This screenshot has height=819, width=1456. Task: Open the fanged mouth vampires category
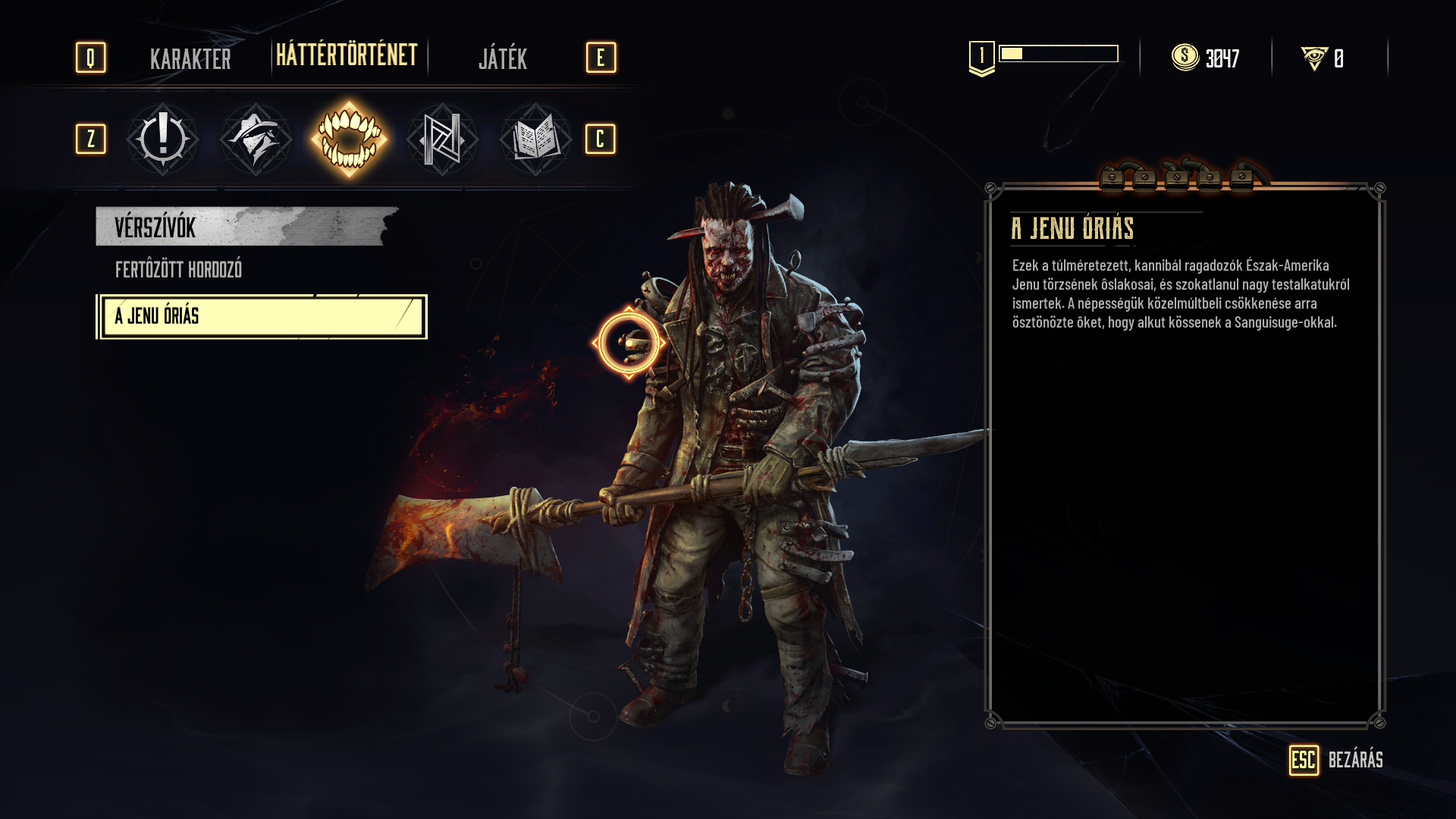point(349,140)
